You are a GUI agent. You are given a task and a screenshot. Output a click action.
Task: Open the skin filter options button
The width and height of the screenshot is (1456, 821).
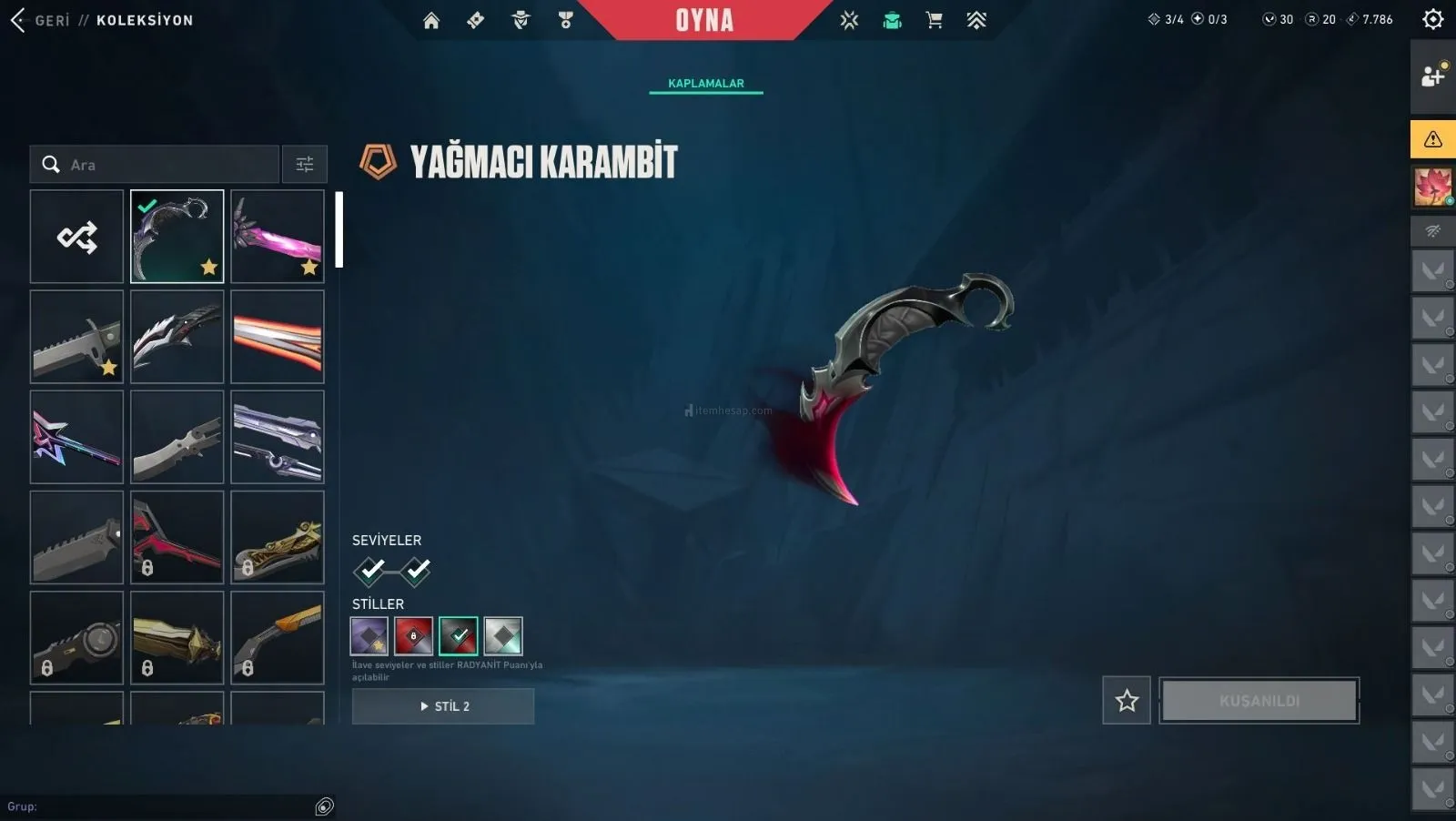pyautogui.click(x=305, y=165)
